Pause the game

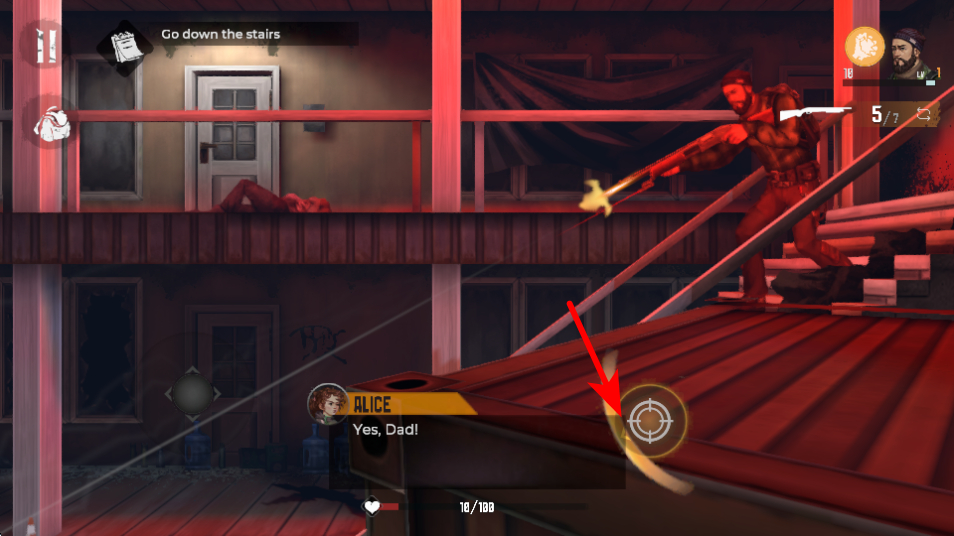tap(42, 46)
